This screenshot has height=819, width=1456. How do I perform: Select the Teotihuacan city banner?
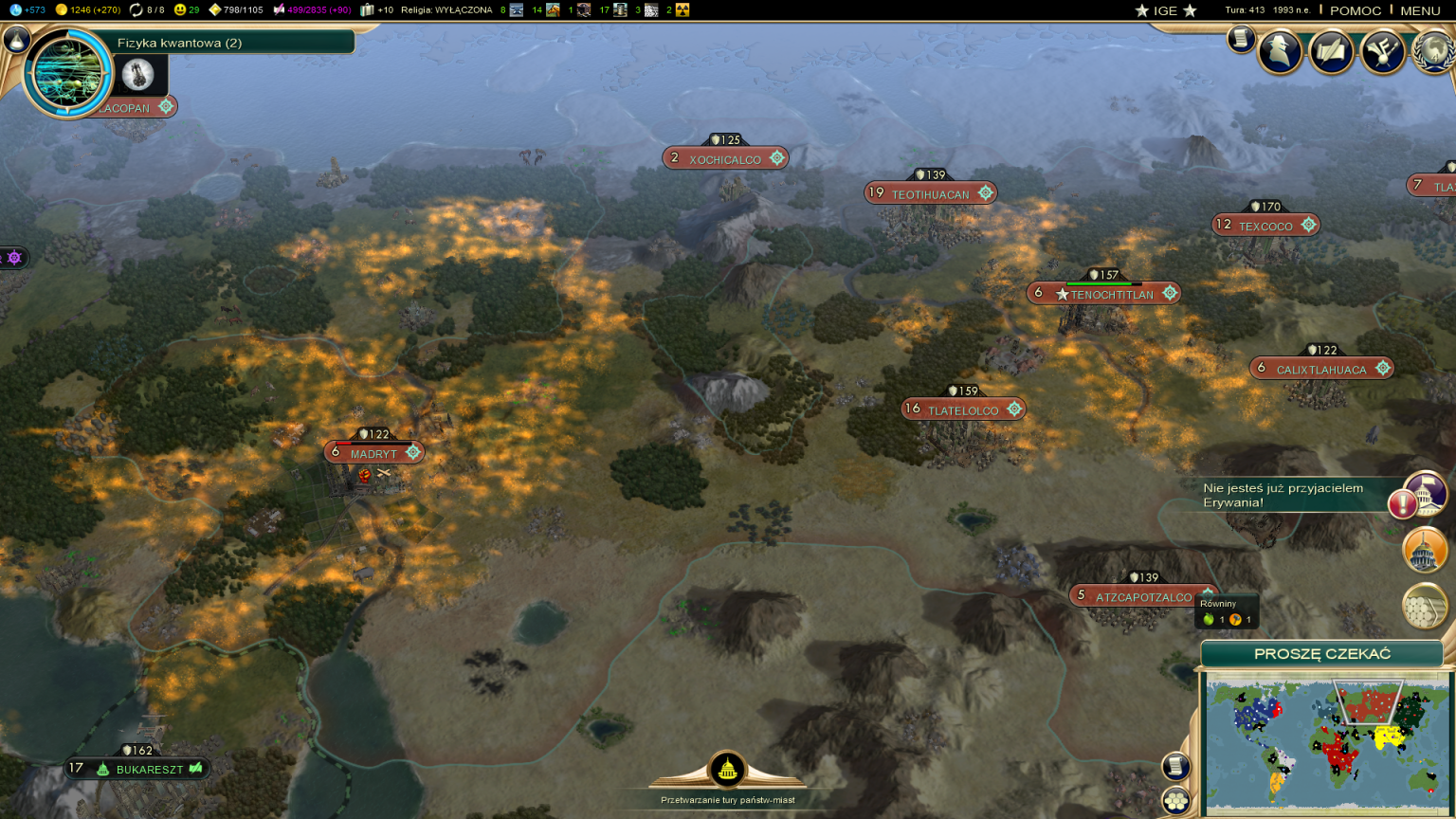pyautogui.click(x=930, y=193)
